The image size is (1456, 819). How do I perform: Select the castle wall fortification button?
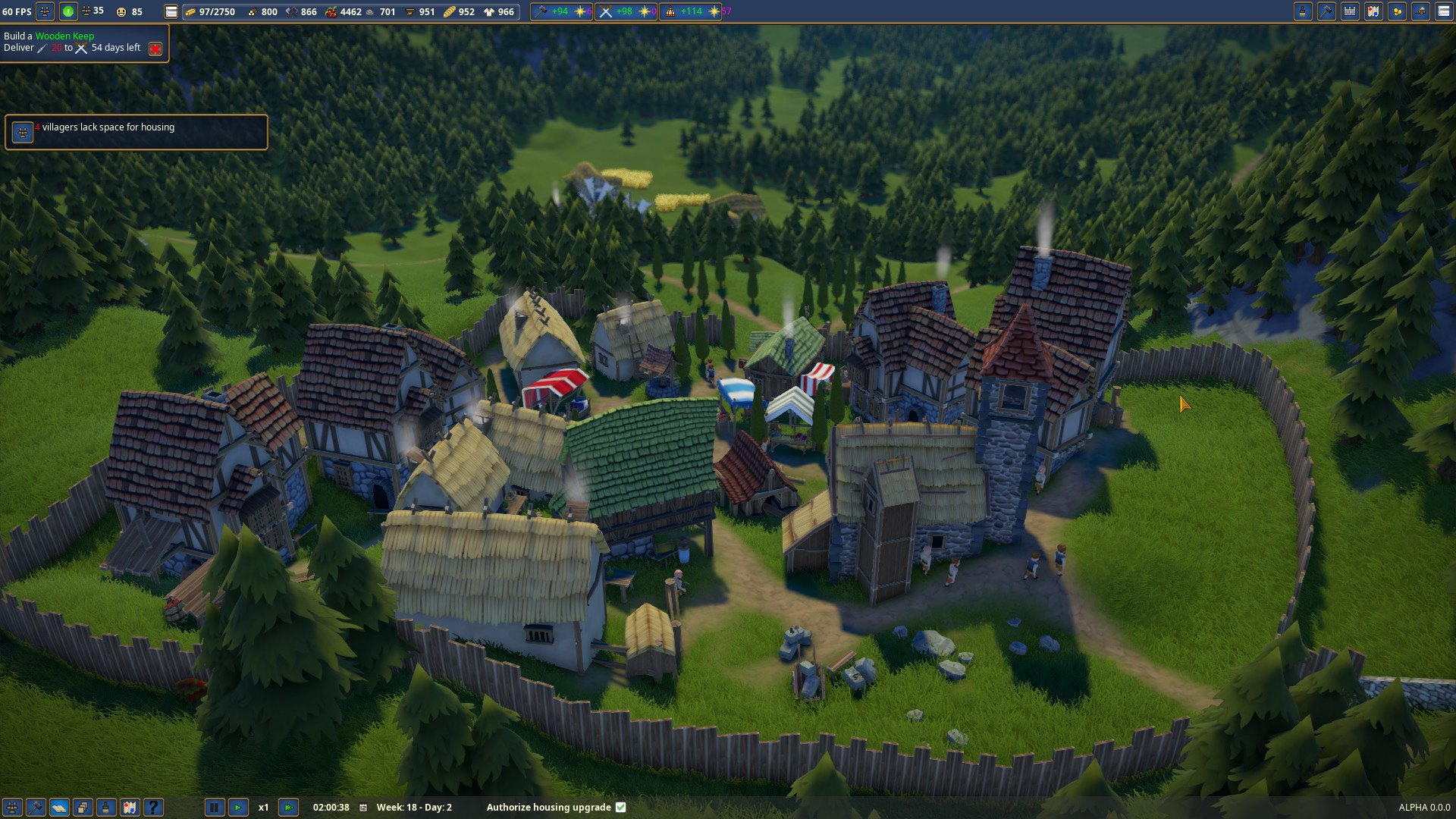(1350, 11)
